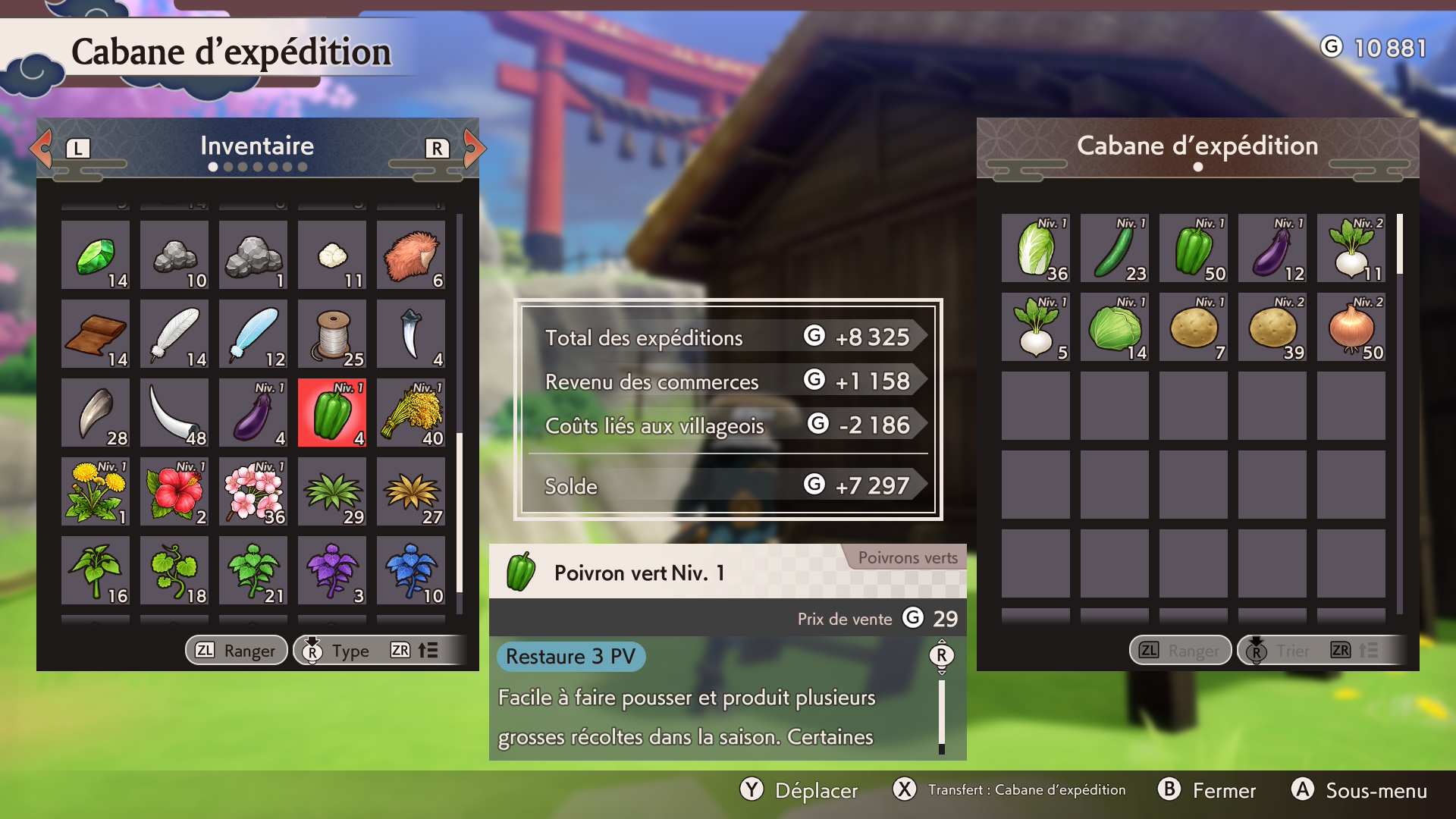Viewport: 1456px width, 819px height.
Task: Select the onion stack in the cabin
Action: coord(1351,328)
